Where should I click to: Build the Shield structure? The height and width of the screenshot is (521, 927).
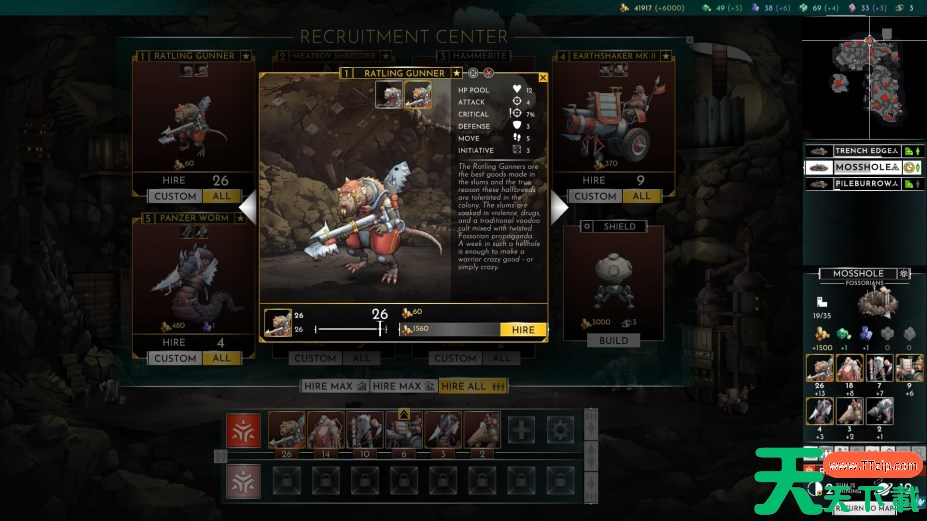613,340
